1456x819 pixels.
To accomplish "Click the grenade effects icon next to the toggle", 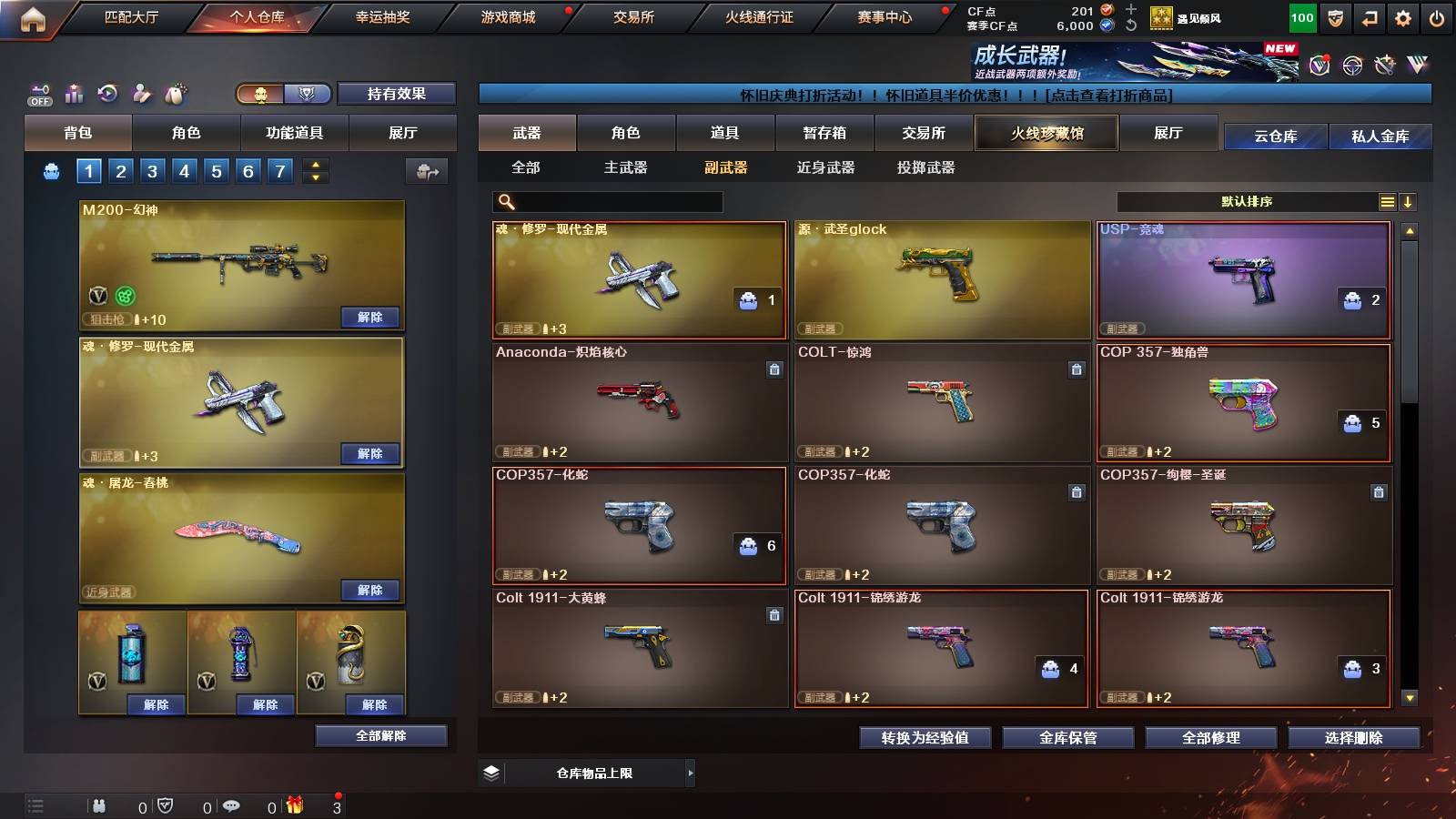I will (174, 93).
